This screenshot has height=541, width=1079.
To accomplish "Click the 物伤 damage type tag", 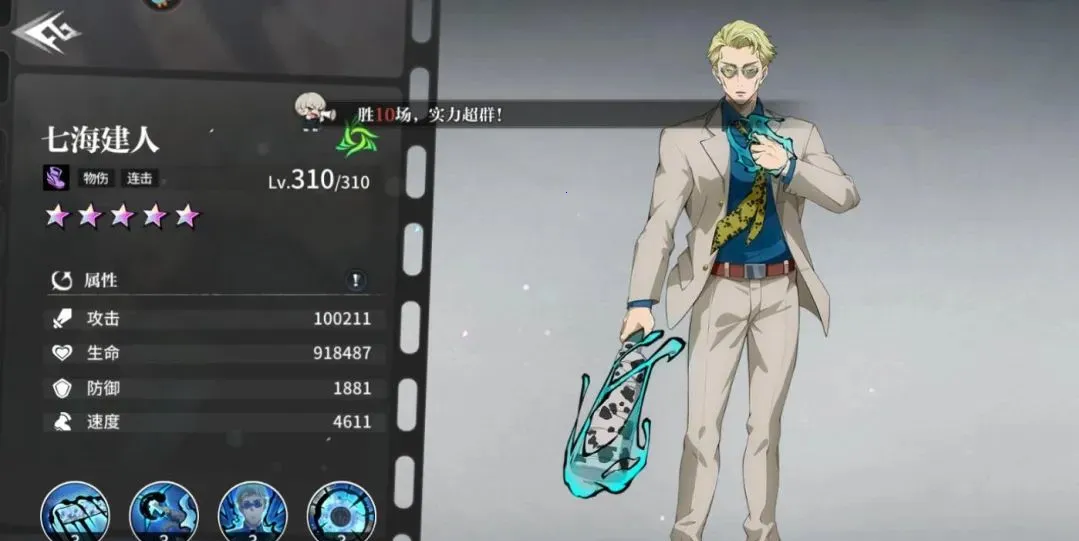I will [94, 179].
